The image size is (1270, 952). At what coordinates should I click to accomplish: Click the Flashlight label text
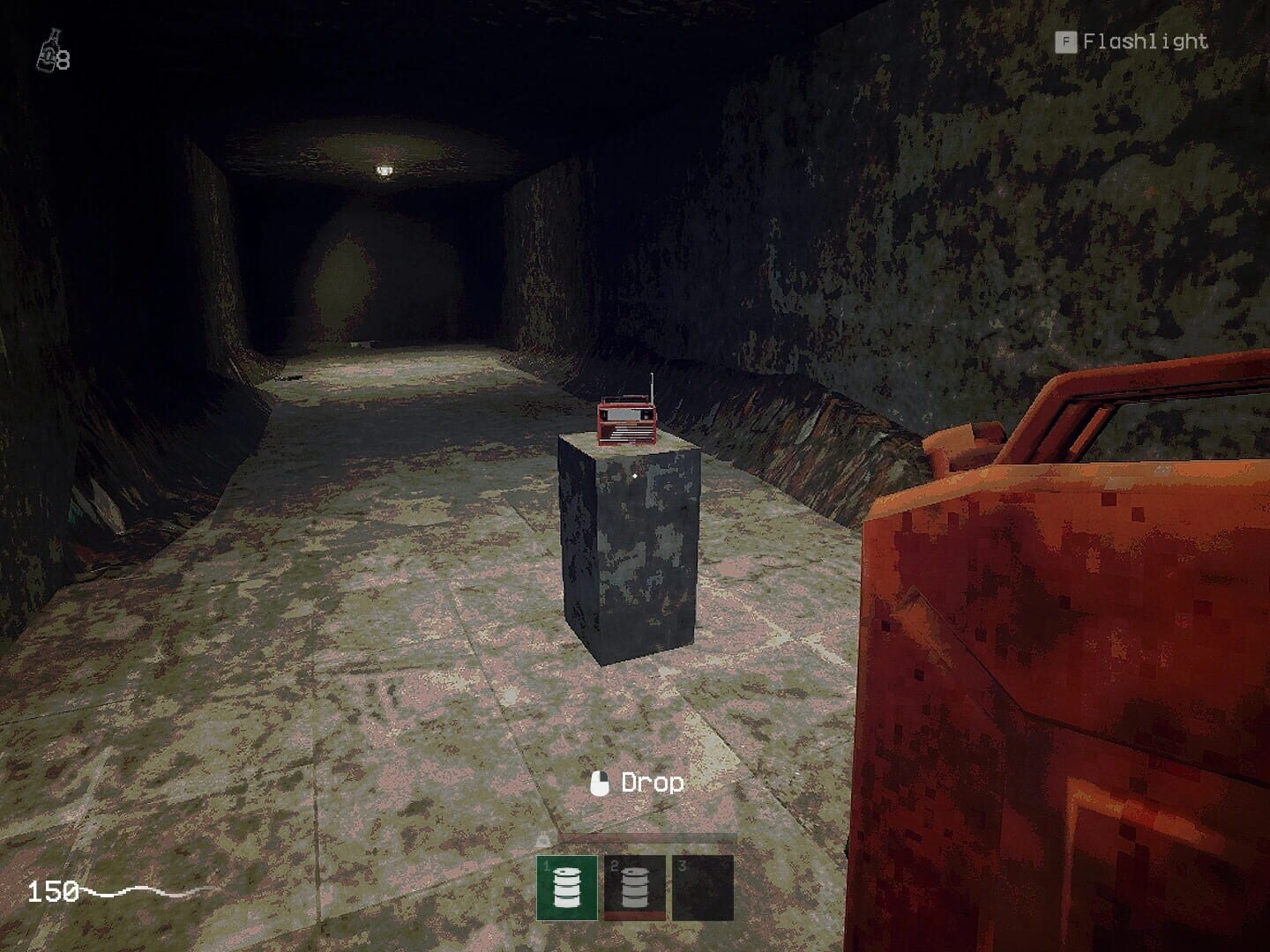[x=1147, y=40]
